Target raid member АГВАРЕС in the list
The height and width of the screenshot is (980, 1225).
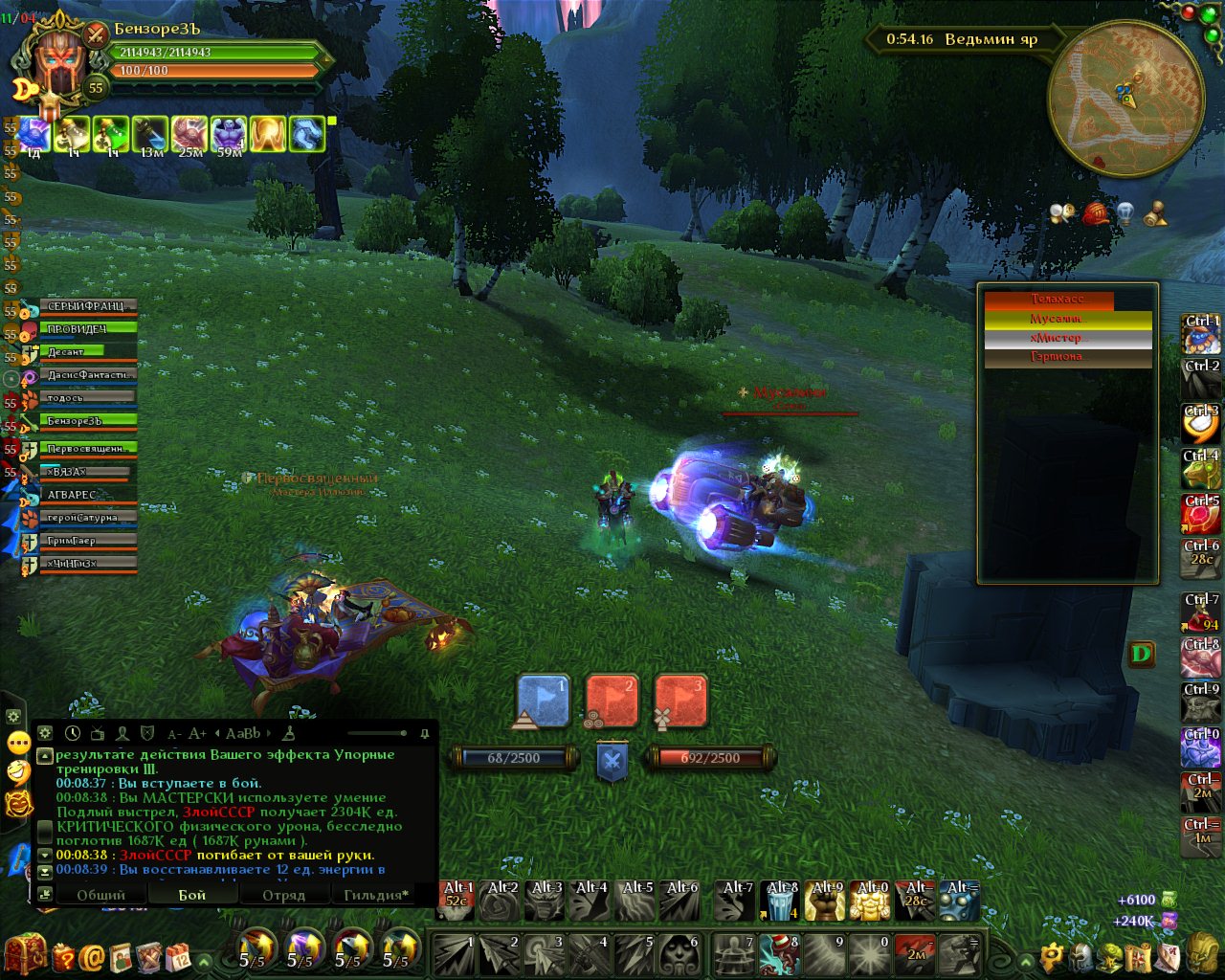click(88, 495)
